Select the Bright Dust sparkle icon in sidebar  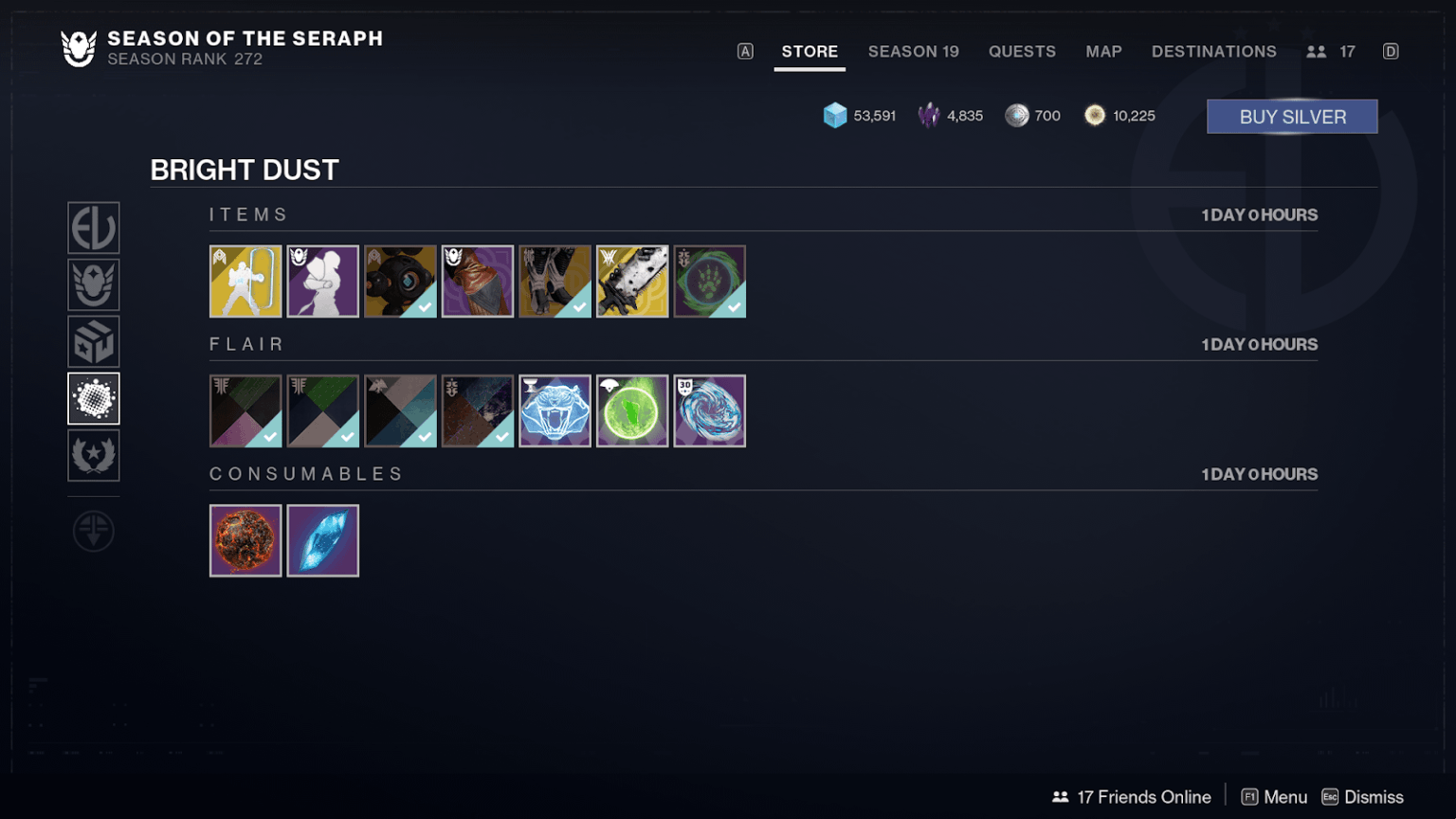[93, 398]
